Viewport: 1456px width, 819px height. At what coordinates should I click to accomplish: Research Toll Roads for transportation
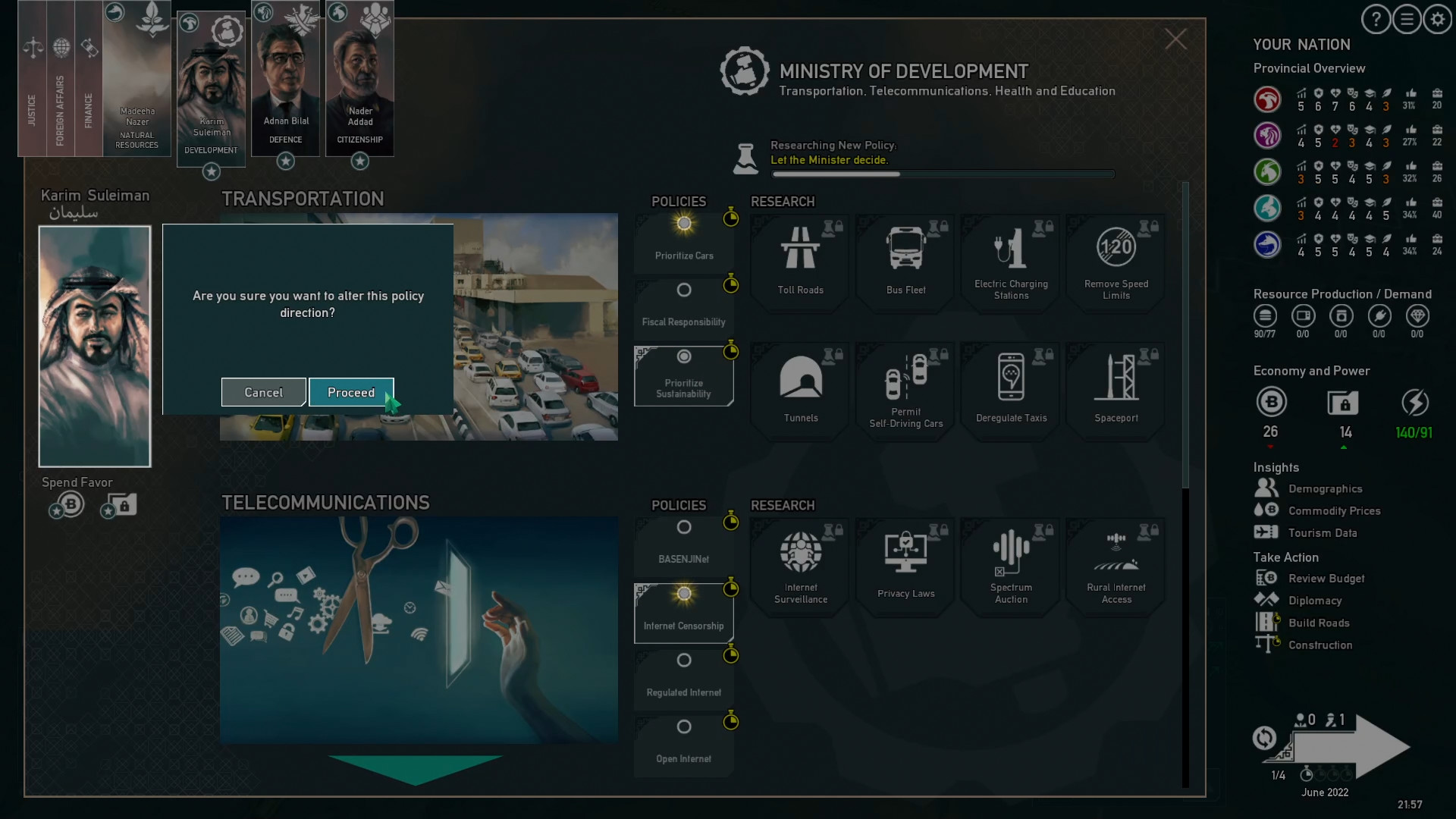799,262
